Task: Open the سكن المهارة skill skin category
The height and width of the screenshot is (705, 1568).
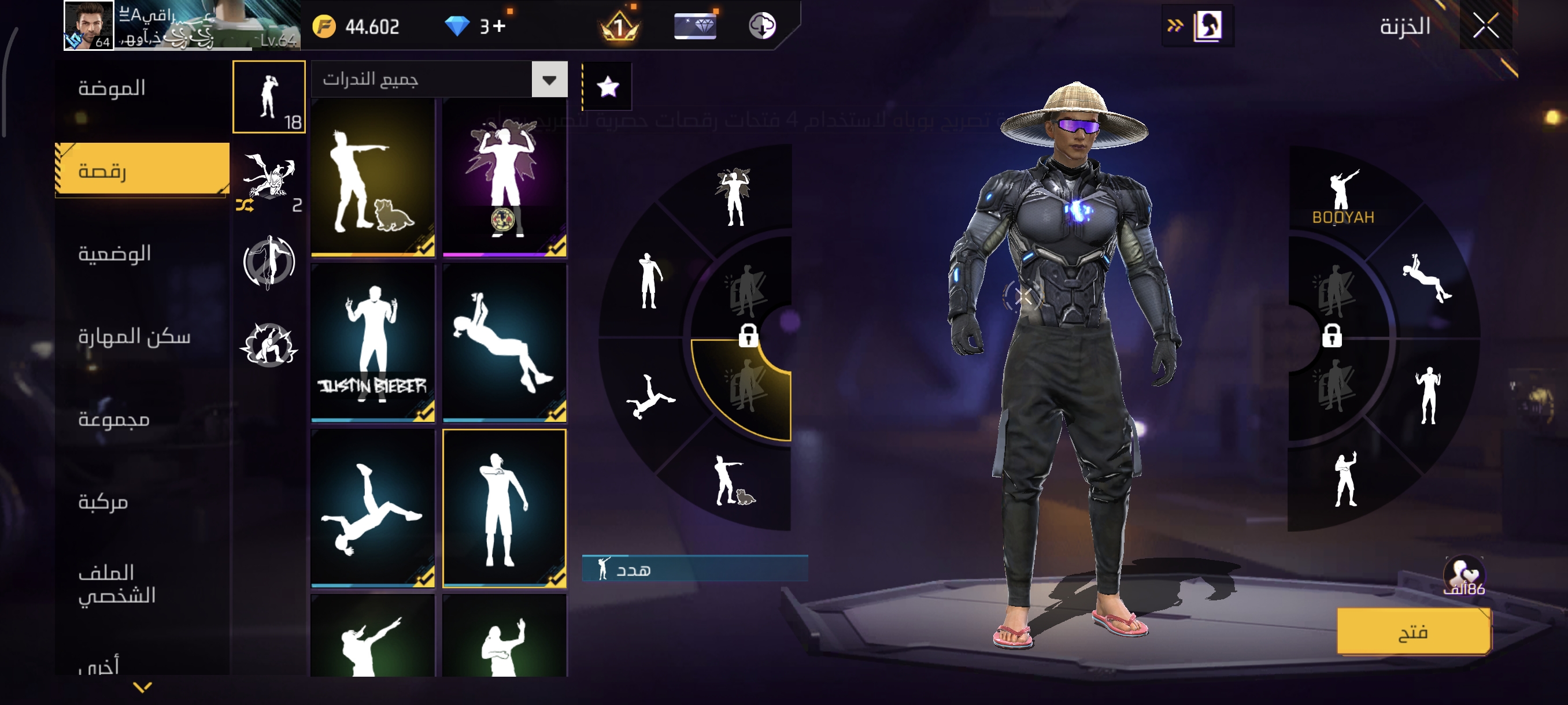Action: pos(134,336)
